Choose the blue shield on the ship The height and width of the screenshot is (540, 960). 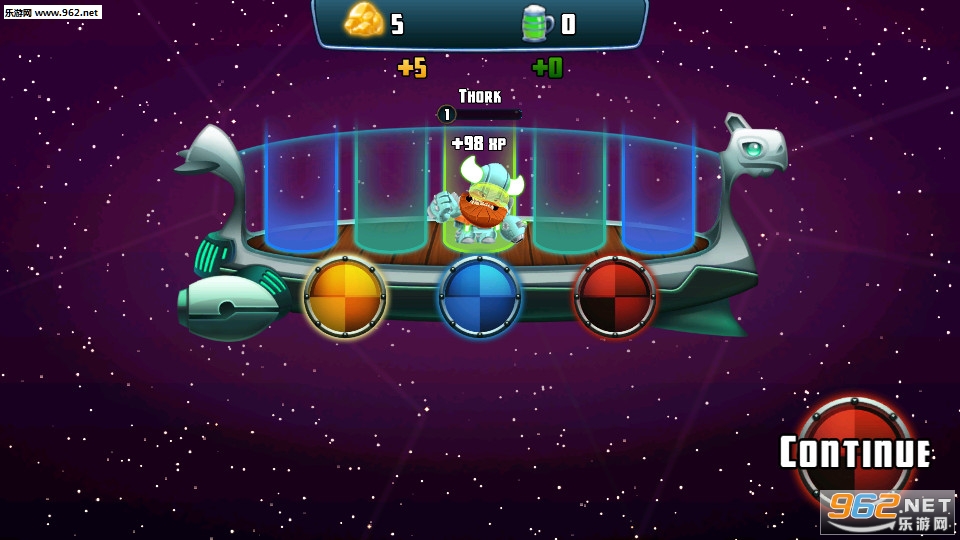click(480, 296)
